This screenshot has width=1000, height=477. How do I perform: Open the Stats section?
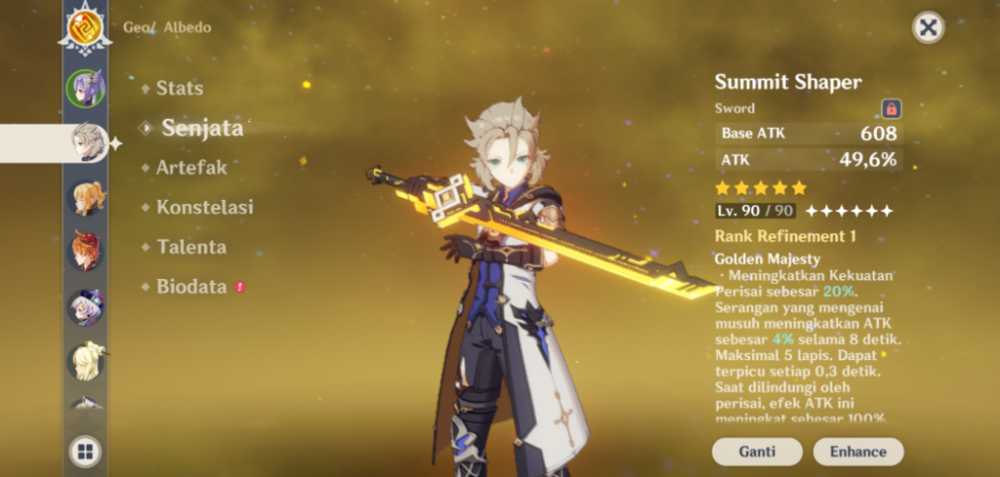[x=179, y=88]
